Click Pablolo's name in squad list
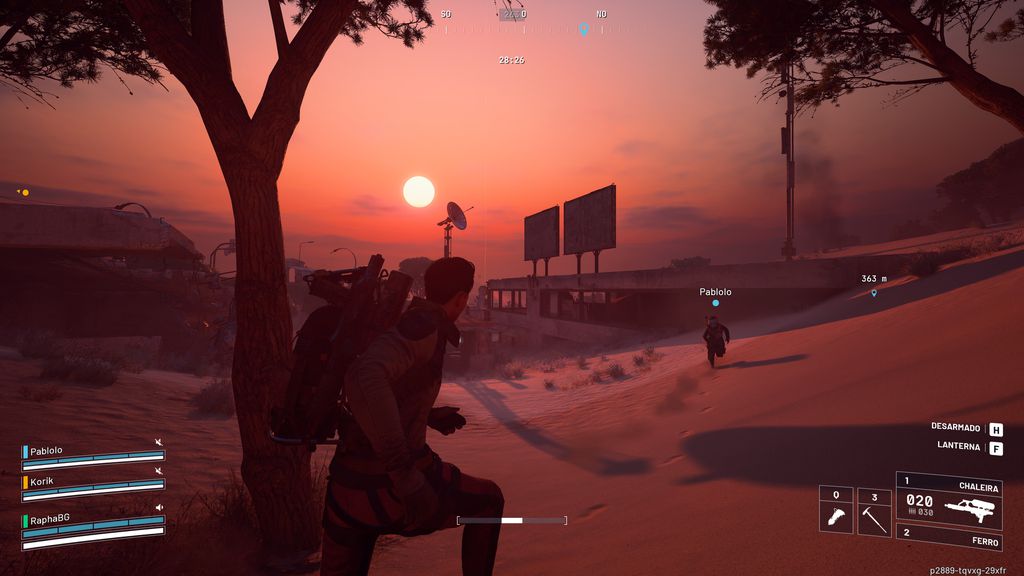The width and height of the screenshot is (1024, 576). (x=46, y=450)
